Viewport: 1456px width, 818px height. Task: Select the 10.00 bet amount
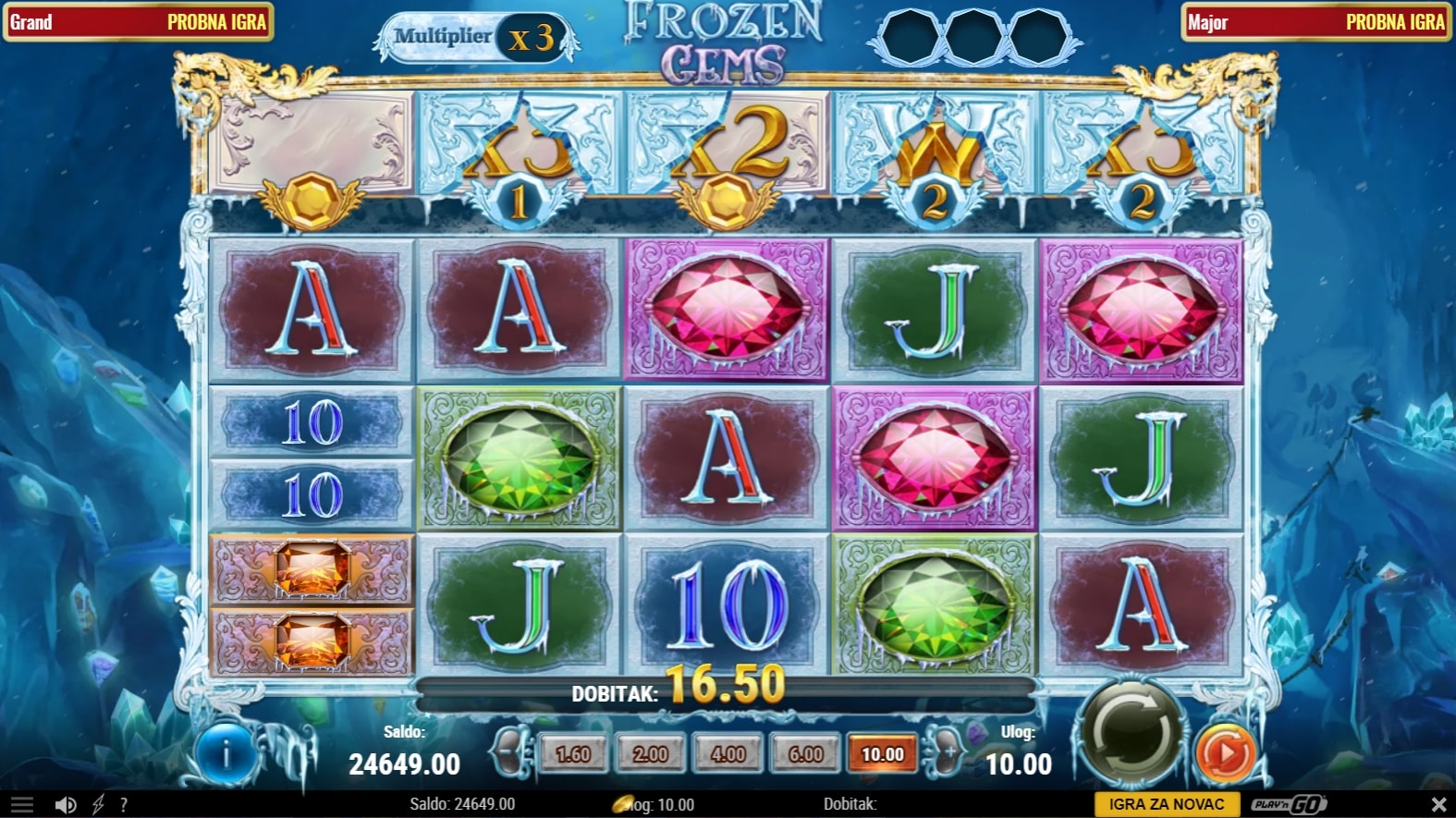(x=883, y=754)
